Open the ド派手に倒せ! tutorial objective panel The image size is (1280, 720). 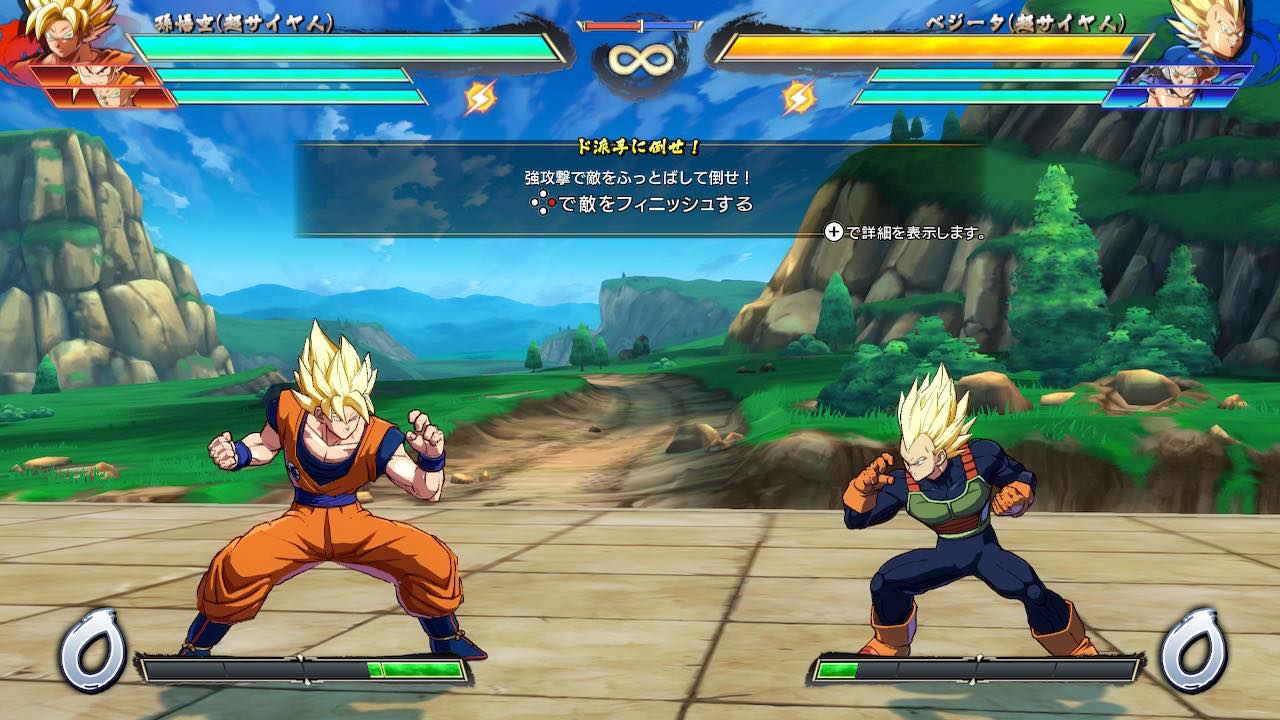(x=640, y=190)
